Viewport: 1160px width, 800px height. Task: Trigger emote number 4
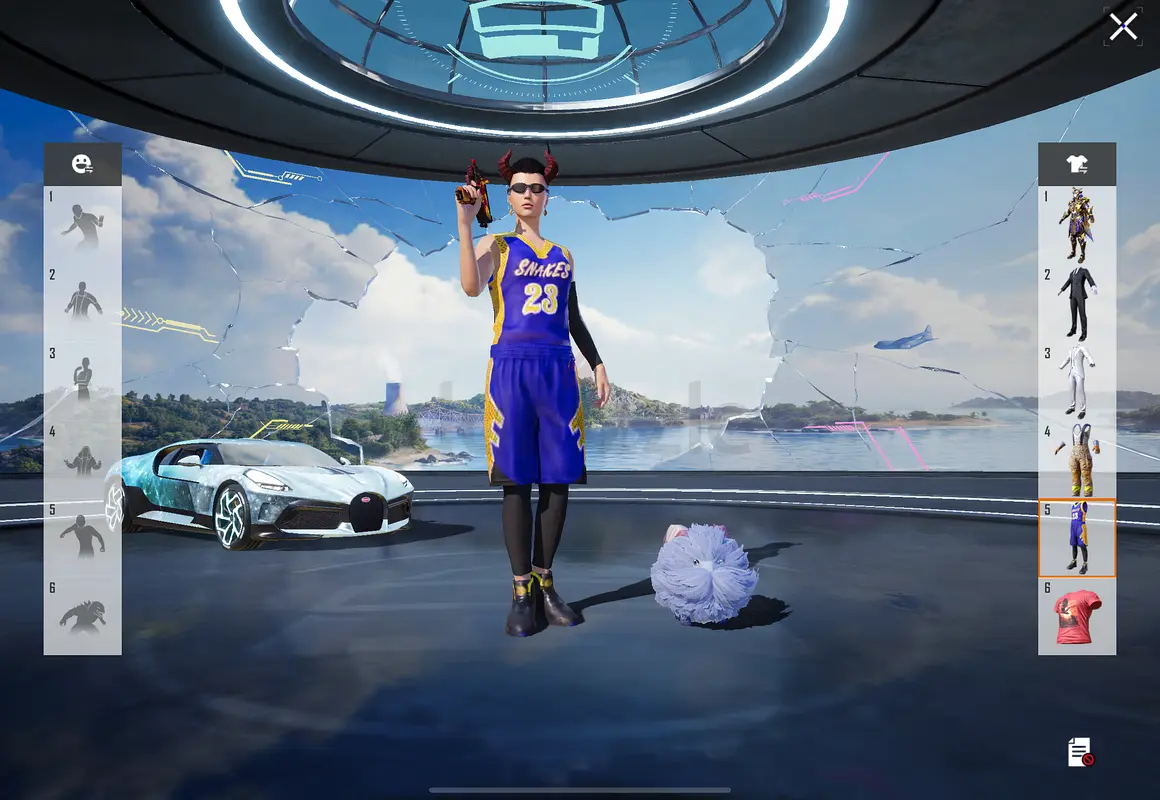click(83, 459)
